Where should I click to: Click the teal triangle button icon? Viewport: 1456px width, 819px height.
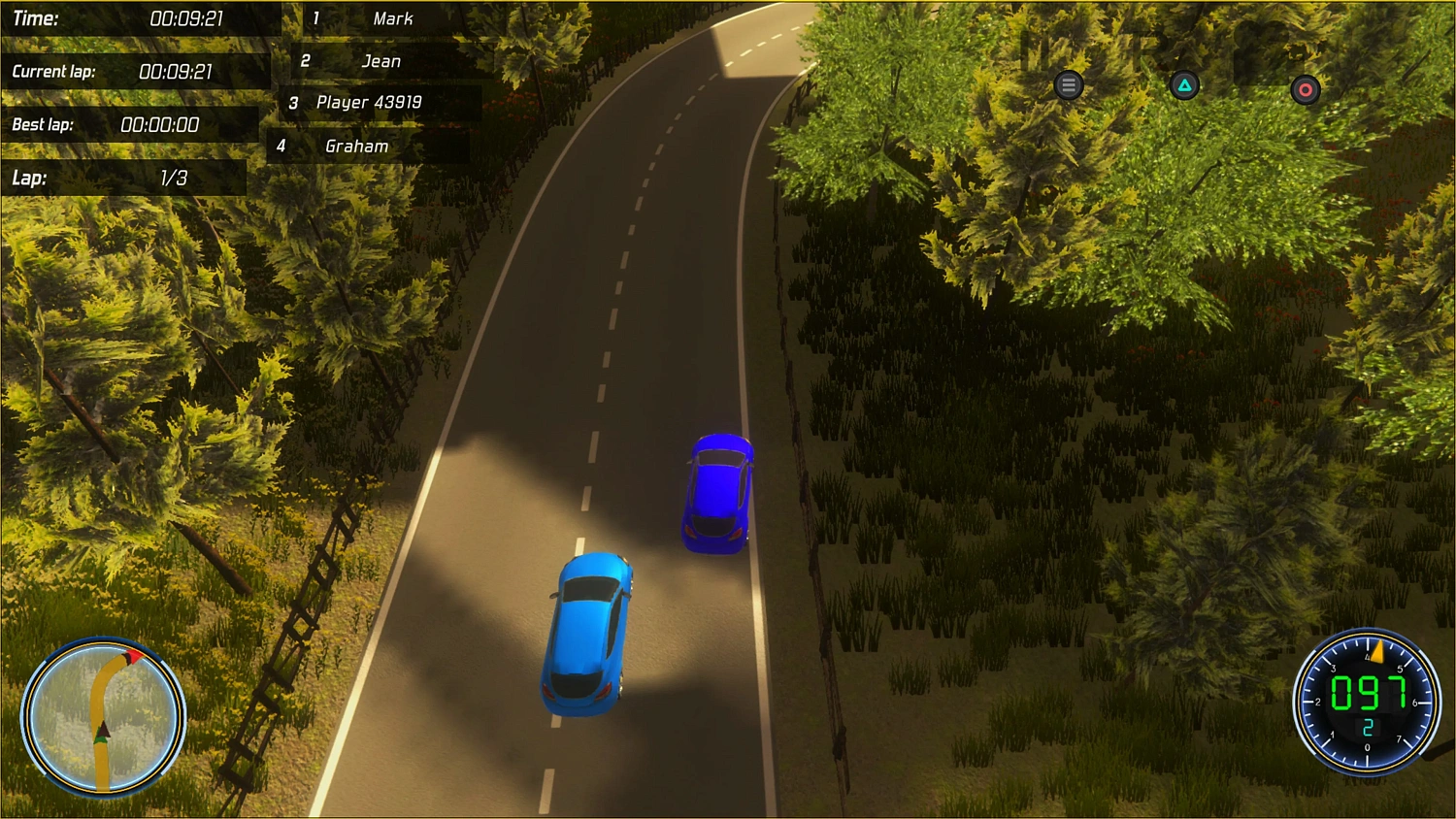tap(1183, 85)
